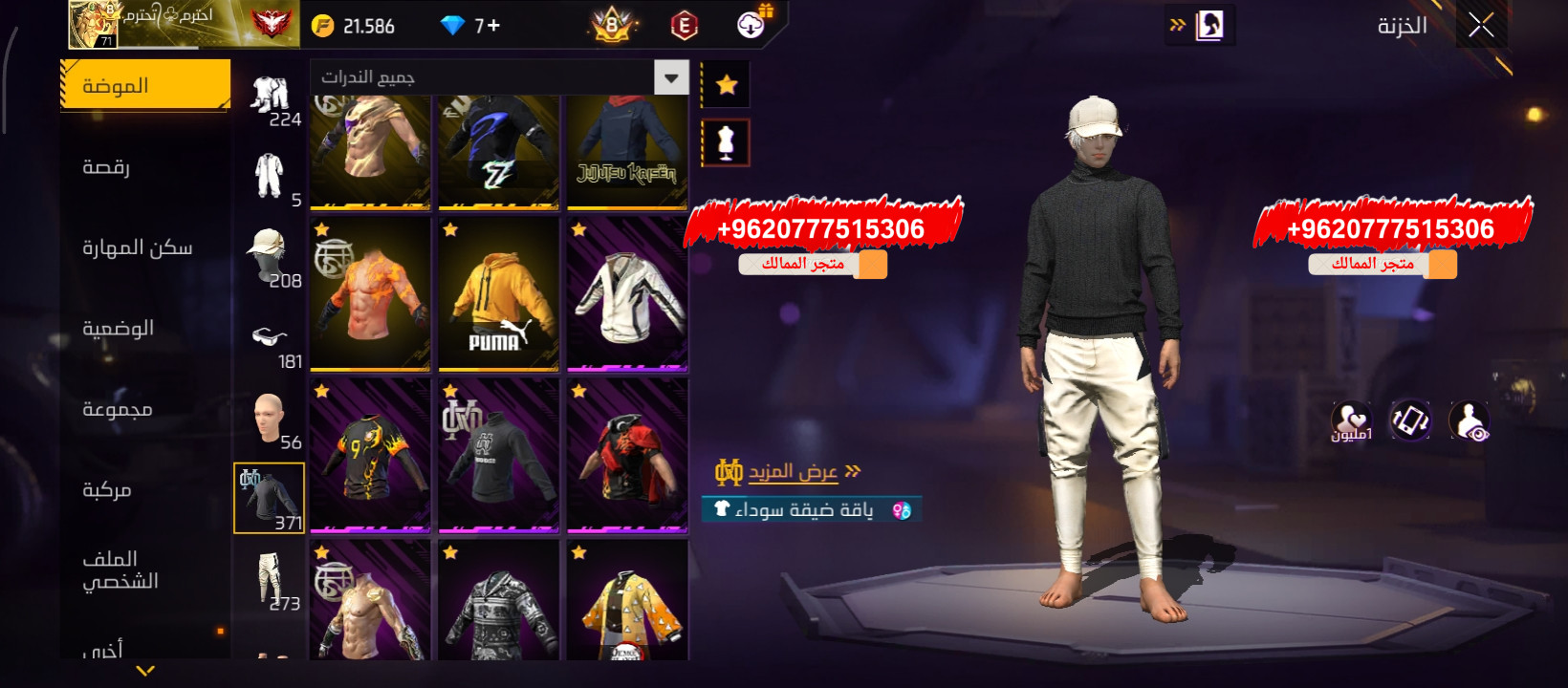The width and height of the screenshot is (1568, 688).
Task: Mark the PUMA hoodie star as favorite
Action: coord(450,229)
